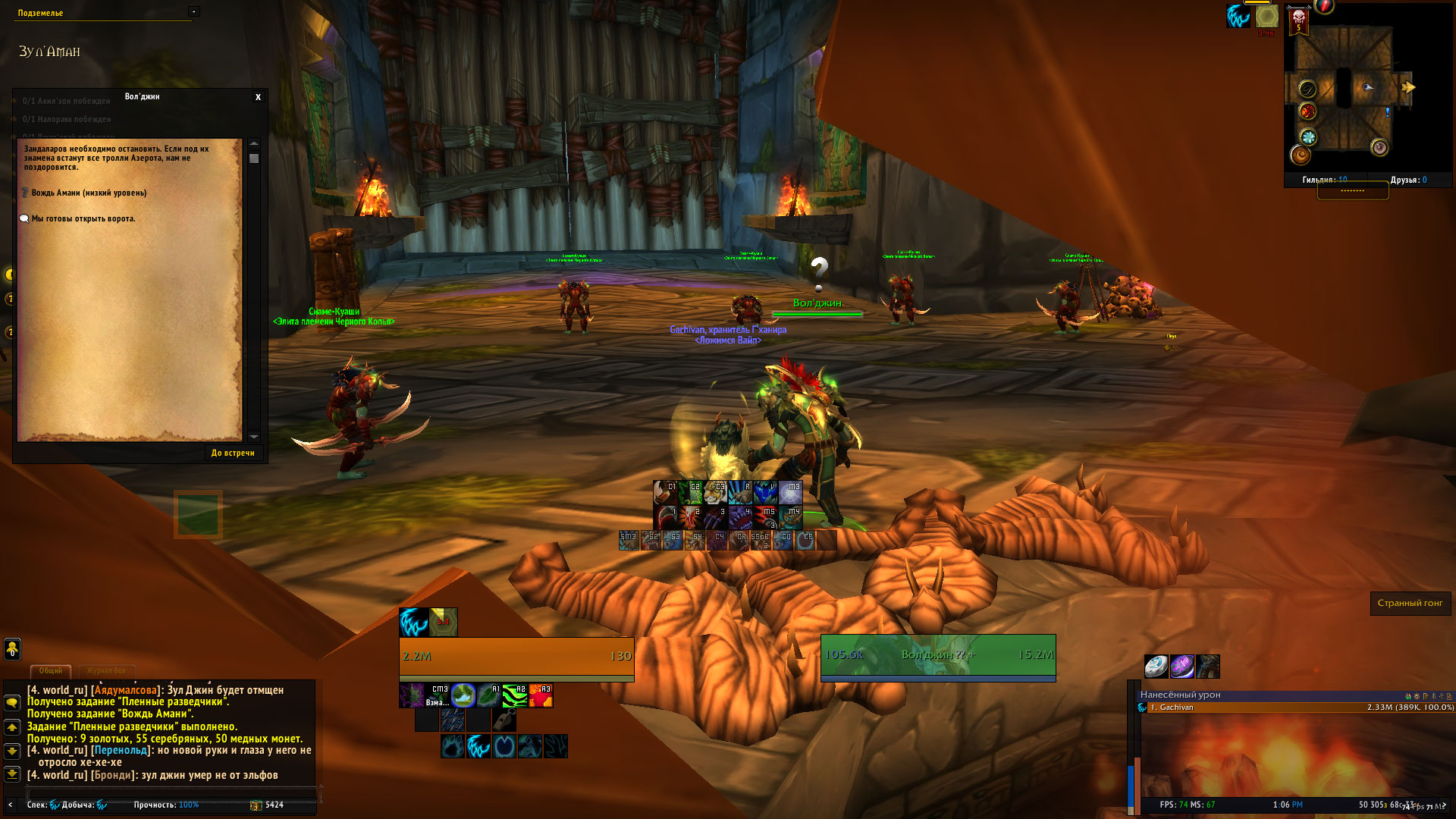
Task: Close the Вол'джин dialogue window
Action: pyautogui.click(x=258, y=97)
